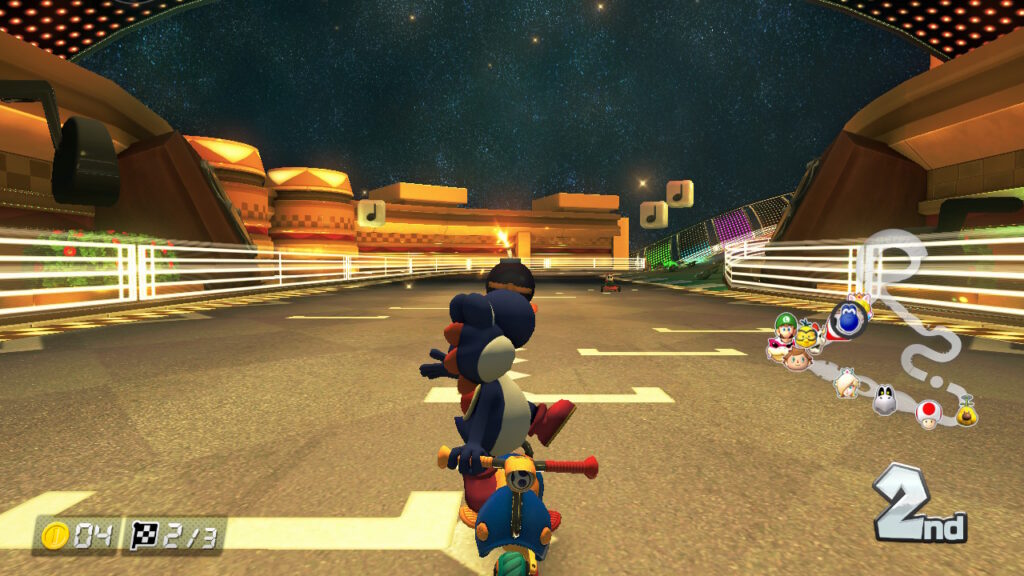This screenshot has height=576, width=1024.
Task: Select the Villager face marker on the minimap
Action: point(796,358)
